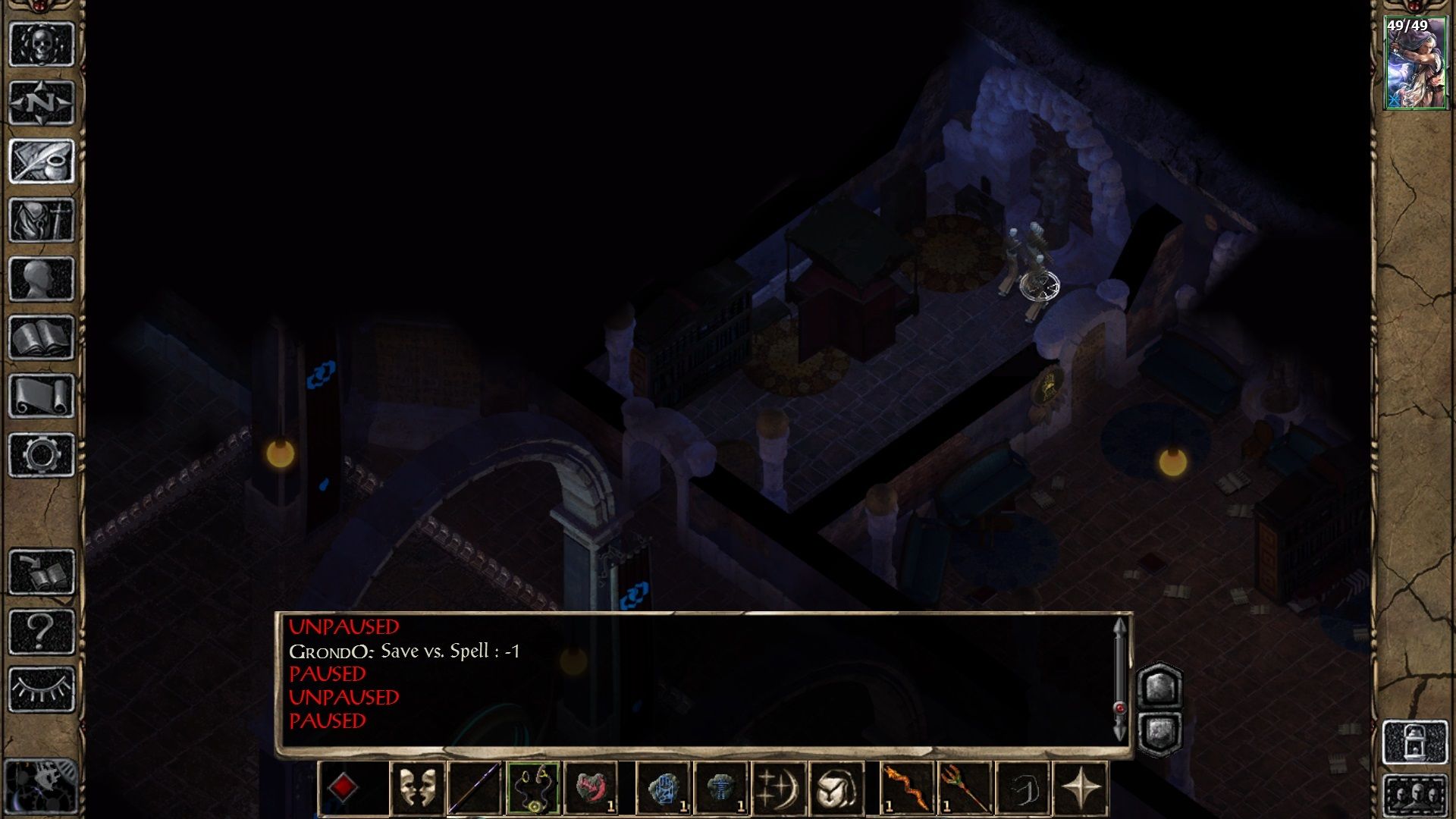Use the orange wavy wand quick item
The width and height of the screenshot is (1456, 819).
click(x=907, y=788)
